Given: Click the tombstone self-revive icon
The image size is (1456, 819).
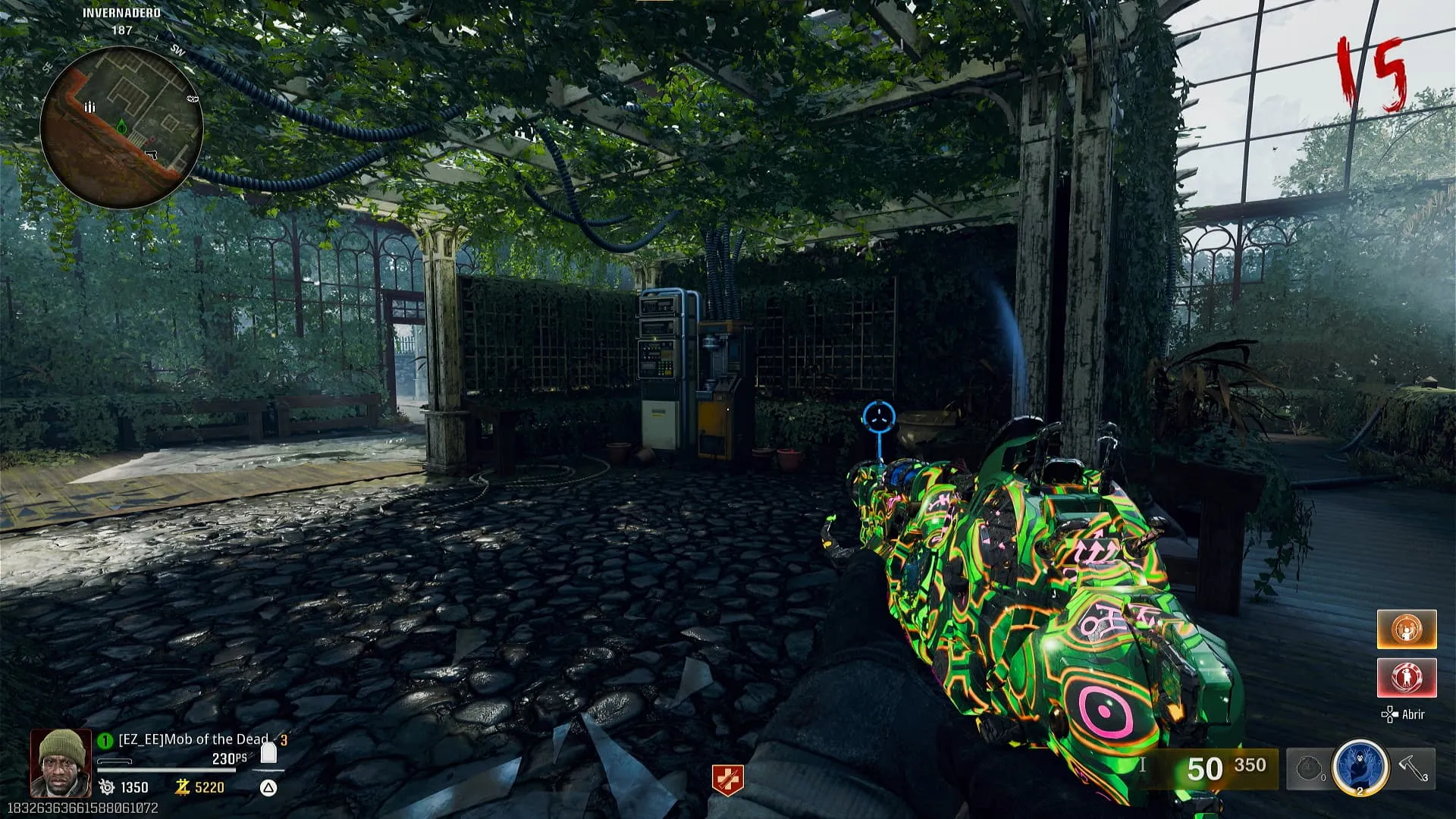Looking at the screenshot, I should [x=268, y=753].
